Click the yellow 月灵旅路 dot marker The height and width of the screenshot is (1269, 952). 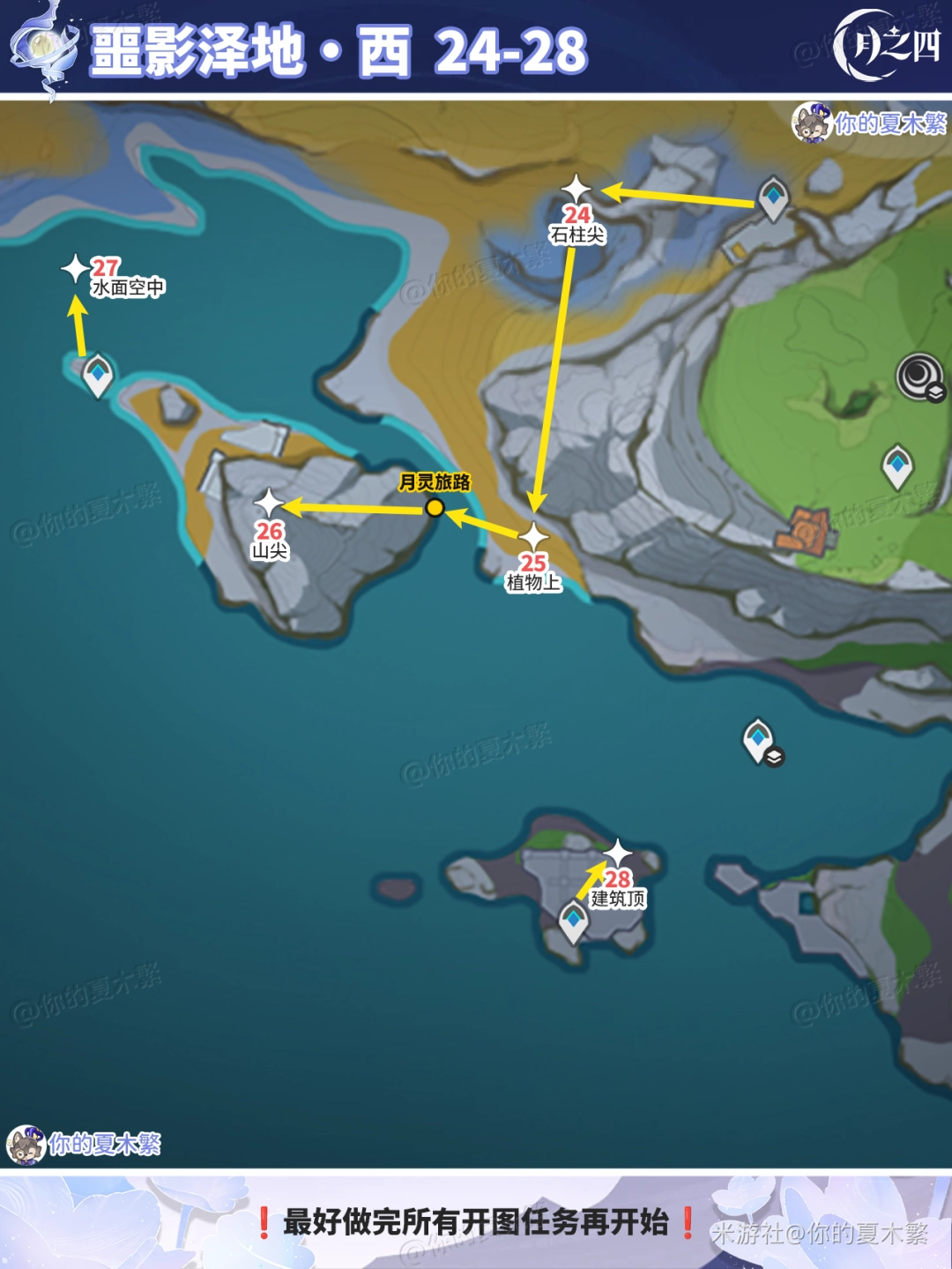coord(435,508)
